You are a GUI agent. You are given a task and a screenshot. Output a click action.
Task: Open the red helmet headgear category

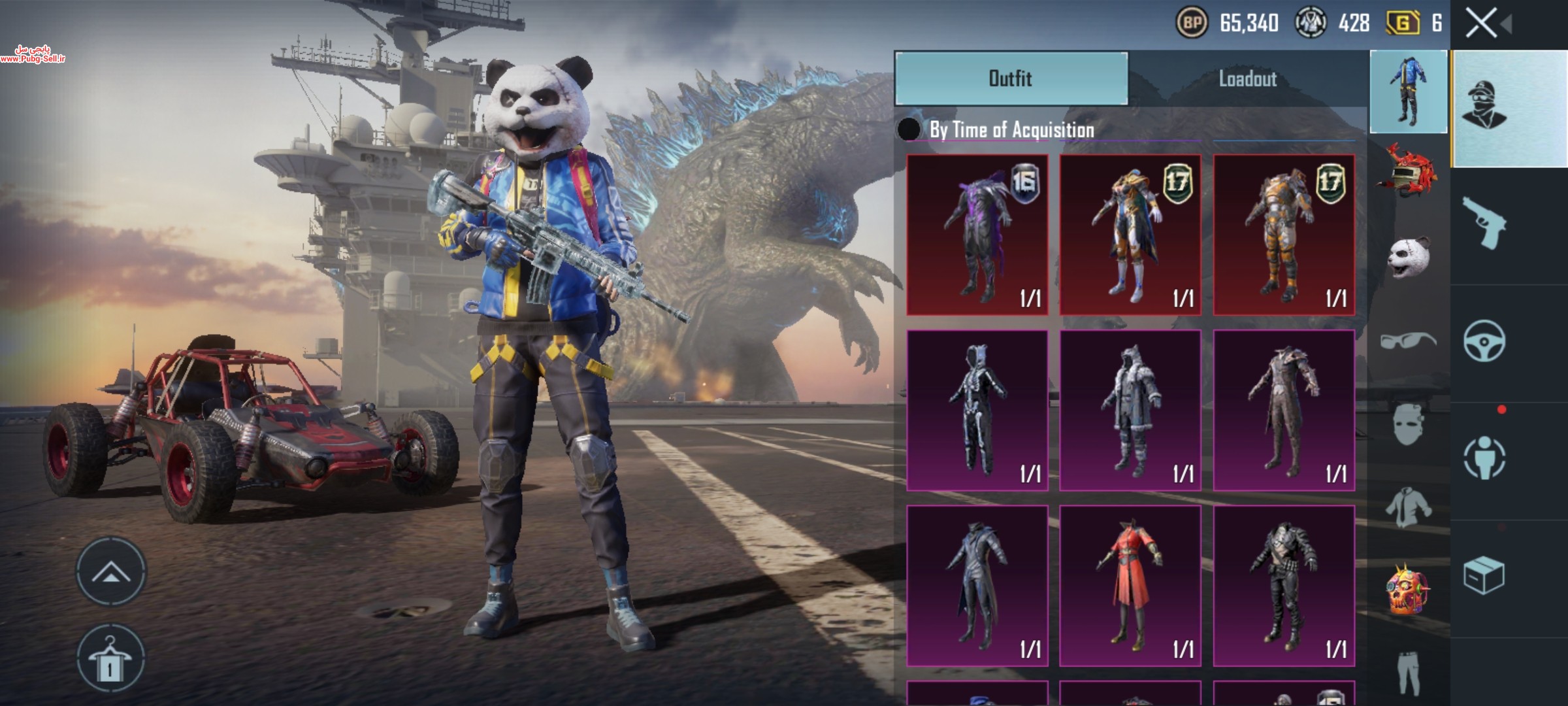1408,171
